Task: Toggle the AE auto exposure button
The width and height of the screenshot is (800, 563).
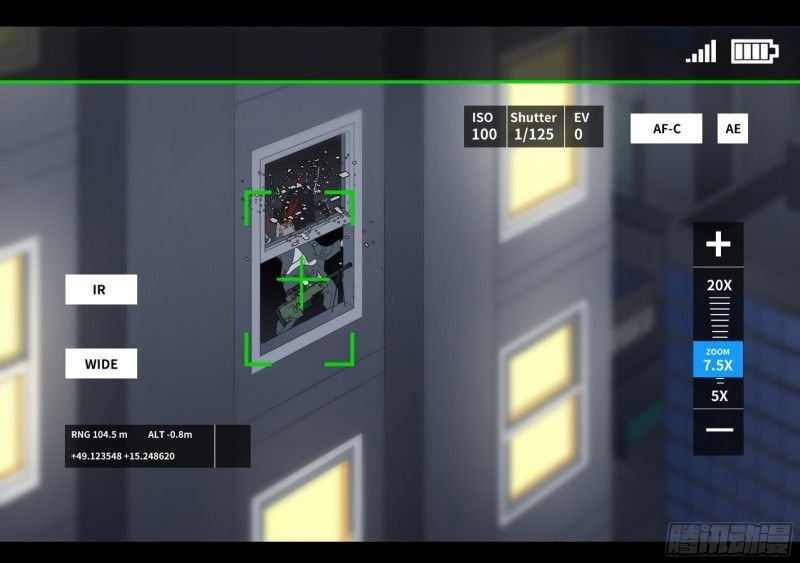Action: (733, 129)
